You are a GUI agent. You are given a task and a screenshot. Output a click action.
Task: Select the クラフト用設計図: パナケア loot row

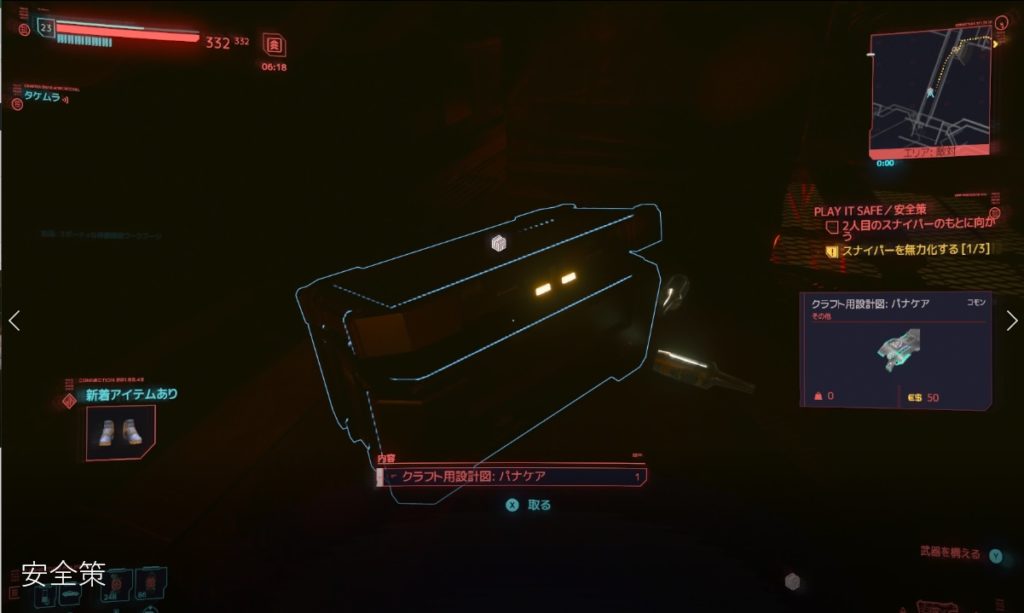tap(511, 477)
